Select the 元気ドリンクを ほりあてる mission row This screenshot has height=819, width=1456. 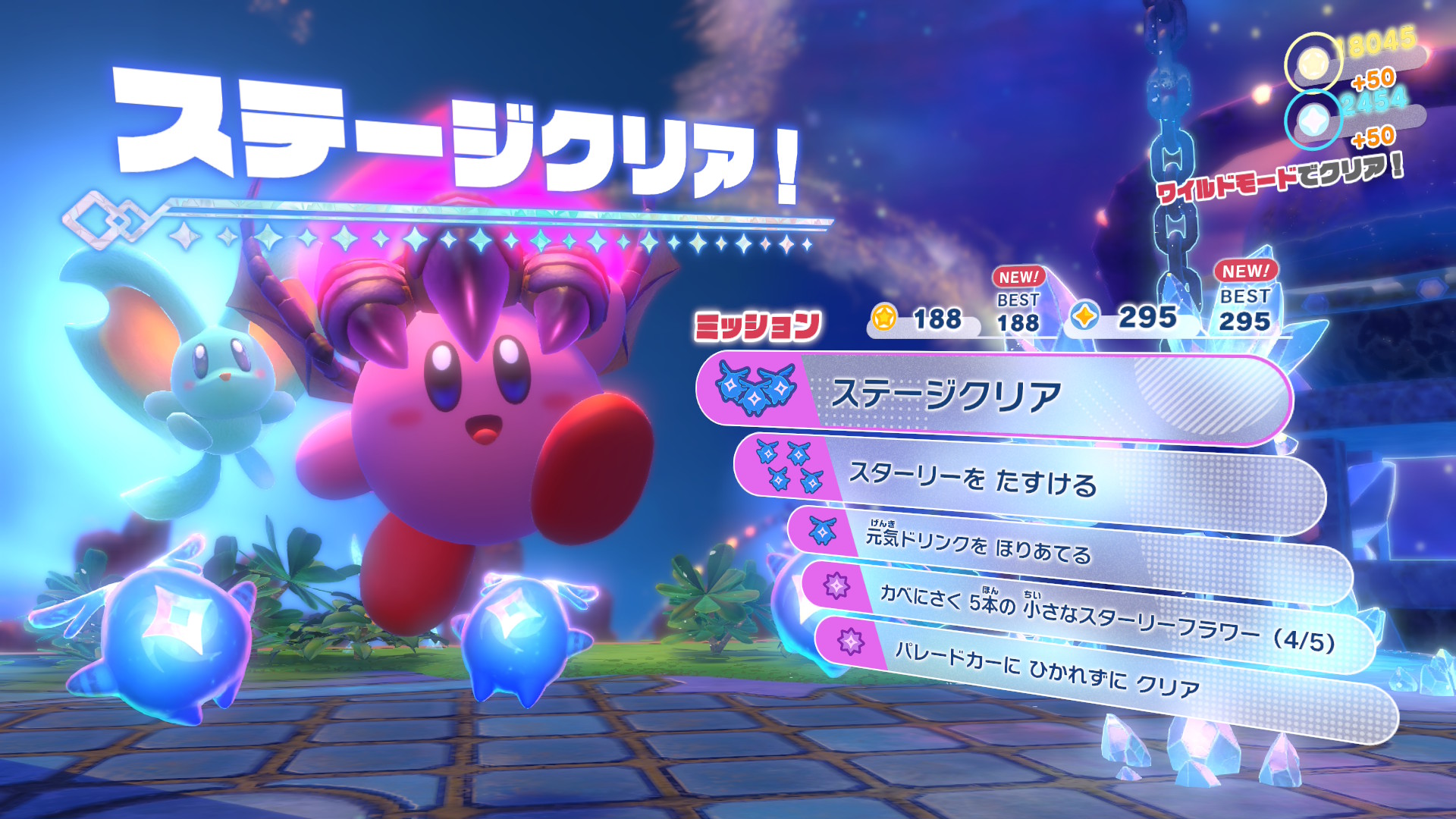pos(1062,548)
